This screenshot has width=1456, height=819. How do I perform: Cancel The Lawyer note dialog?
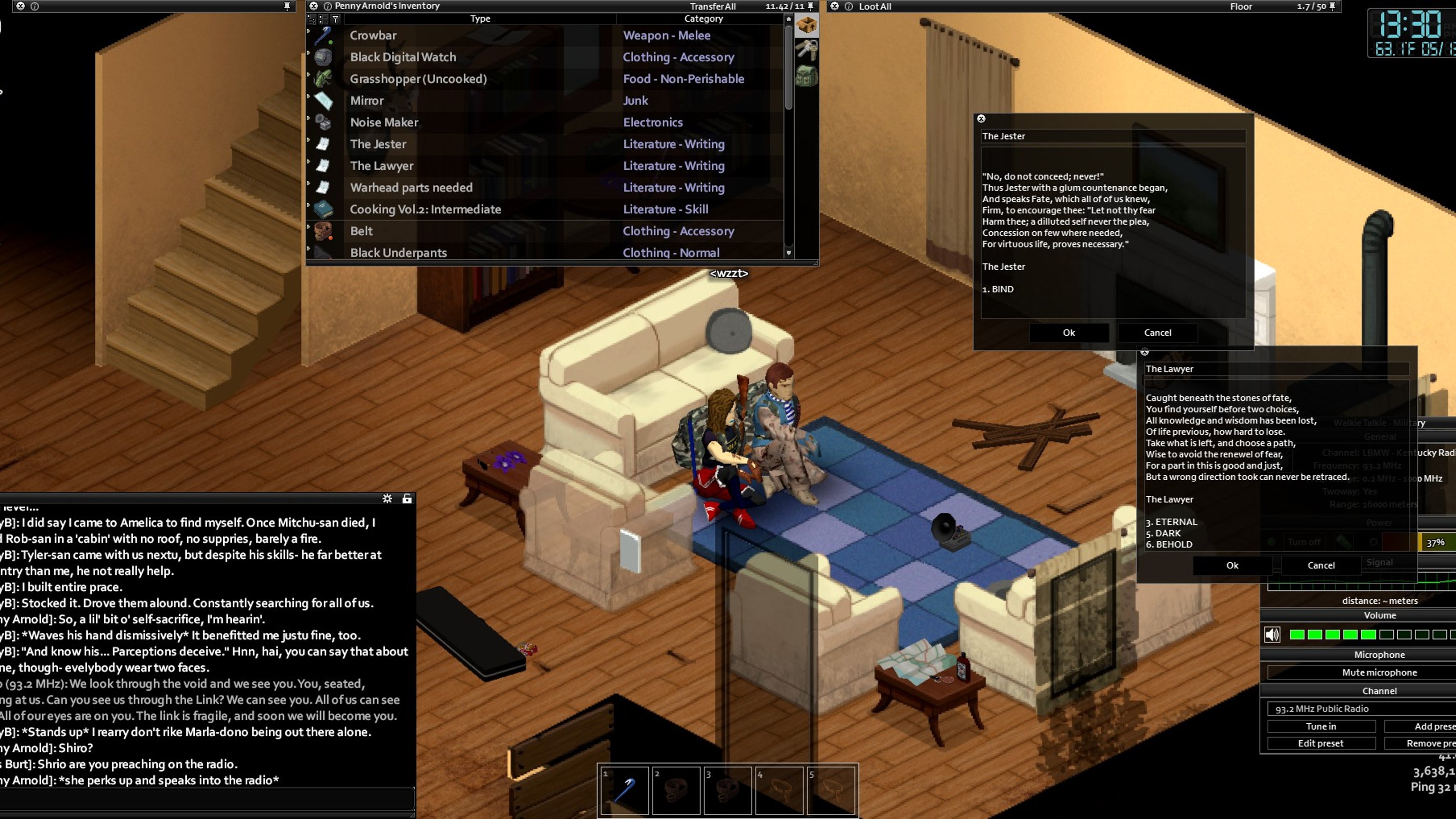tap(1320, 565)
